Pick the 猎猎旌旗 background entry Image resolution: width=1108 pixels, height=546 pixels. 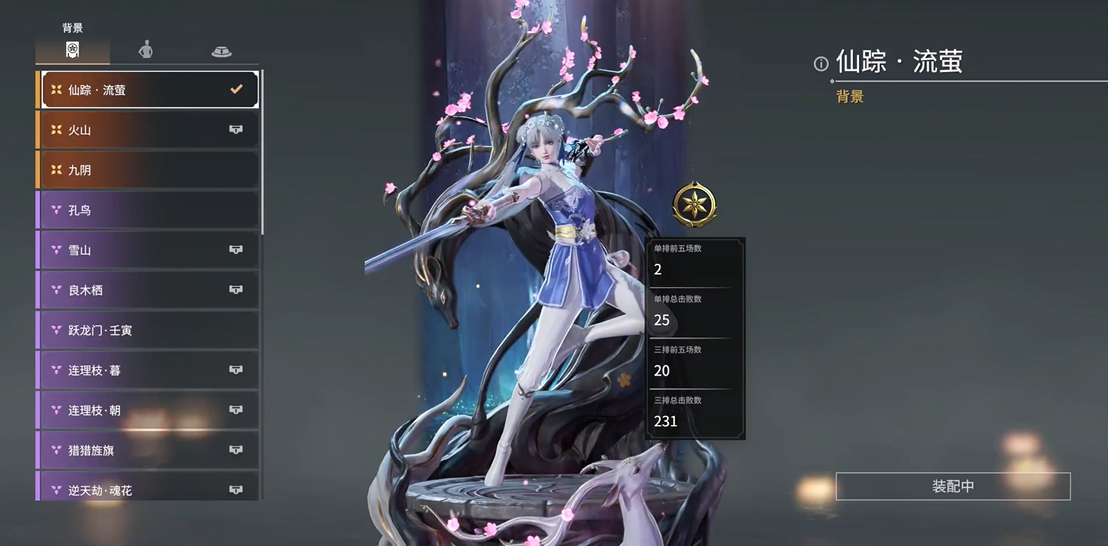pos(148,450)
